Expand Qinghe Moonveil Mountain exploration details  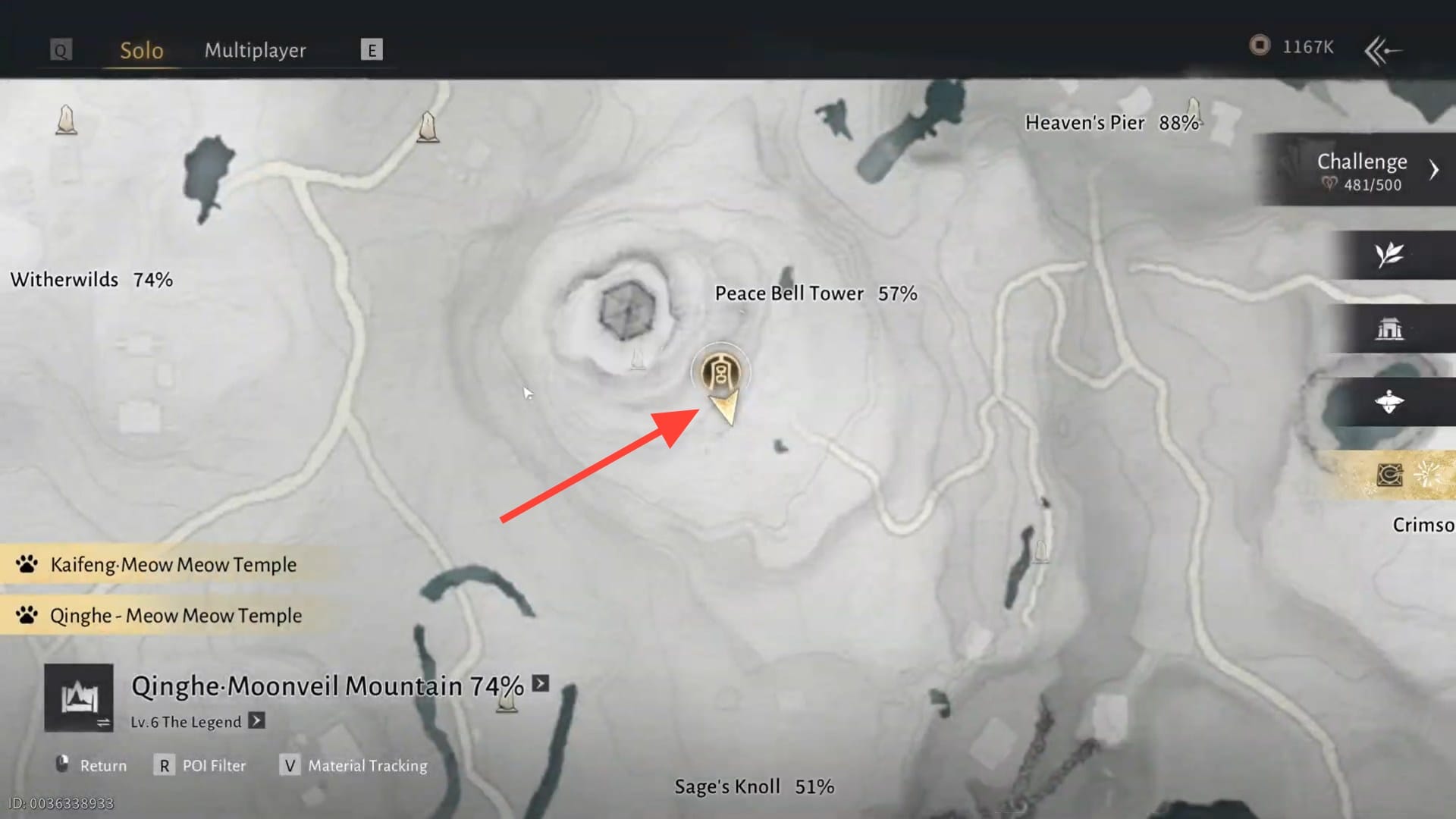coord(541,684)
